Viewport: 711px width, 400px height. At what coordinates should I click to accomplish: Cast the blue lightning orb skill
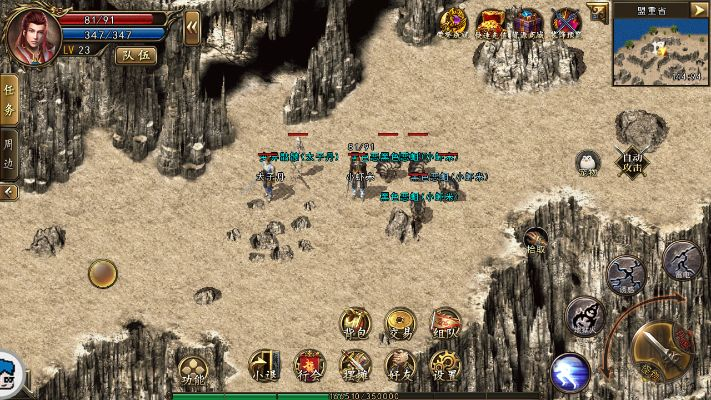[570, 373]
